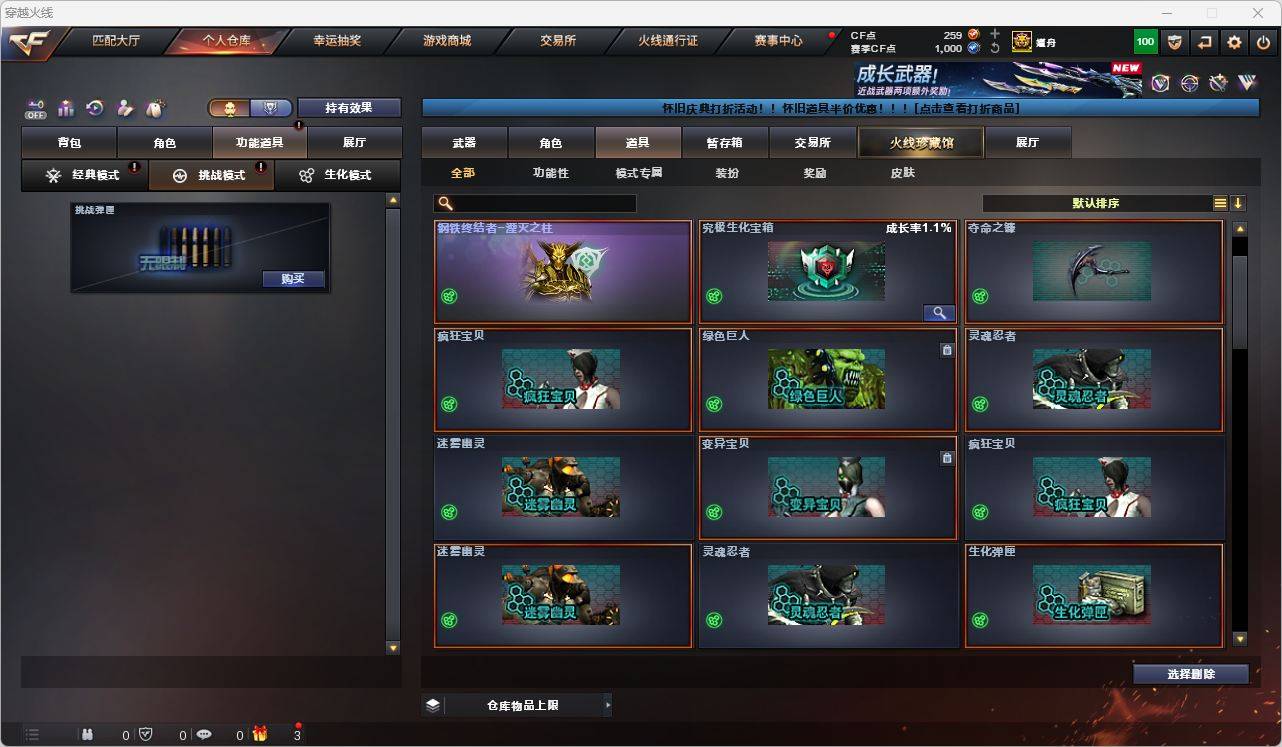This screenshot has width=1282, height=747.
Task: Toggle the OFF key switch in the sidebar
Action: [x=34, y=107]
